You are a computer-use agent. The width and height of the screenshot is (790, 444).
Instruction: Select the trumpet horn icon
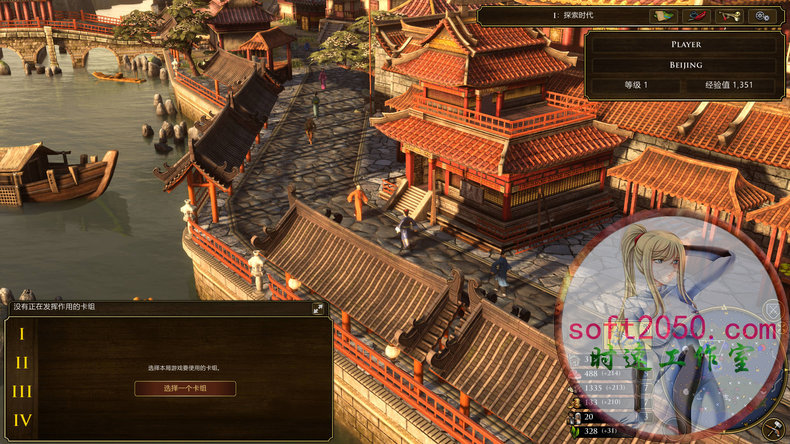pyautogui.click(x=731, y=16)
